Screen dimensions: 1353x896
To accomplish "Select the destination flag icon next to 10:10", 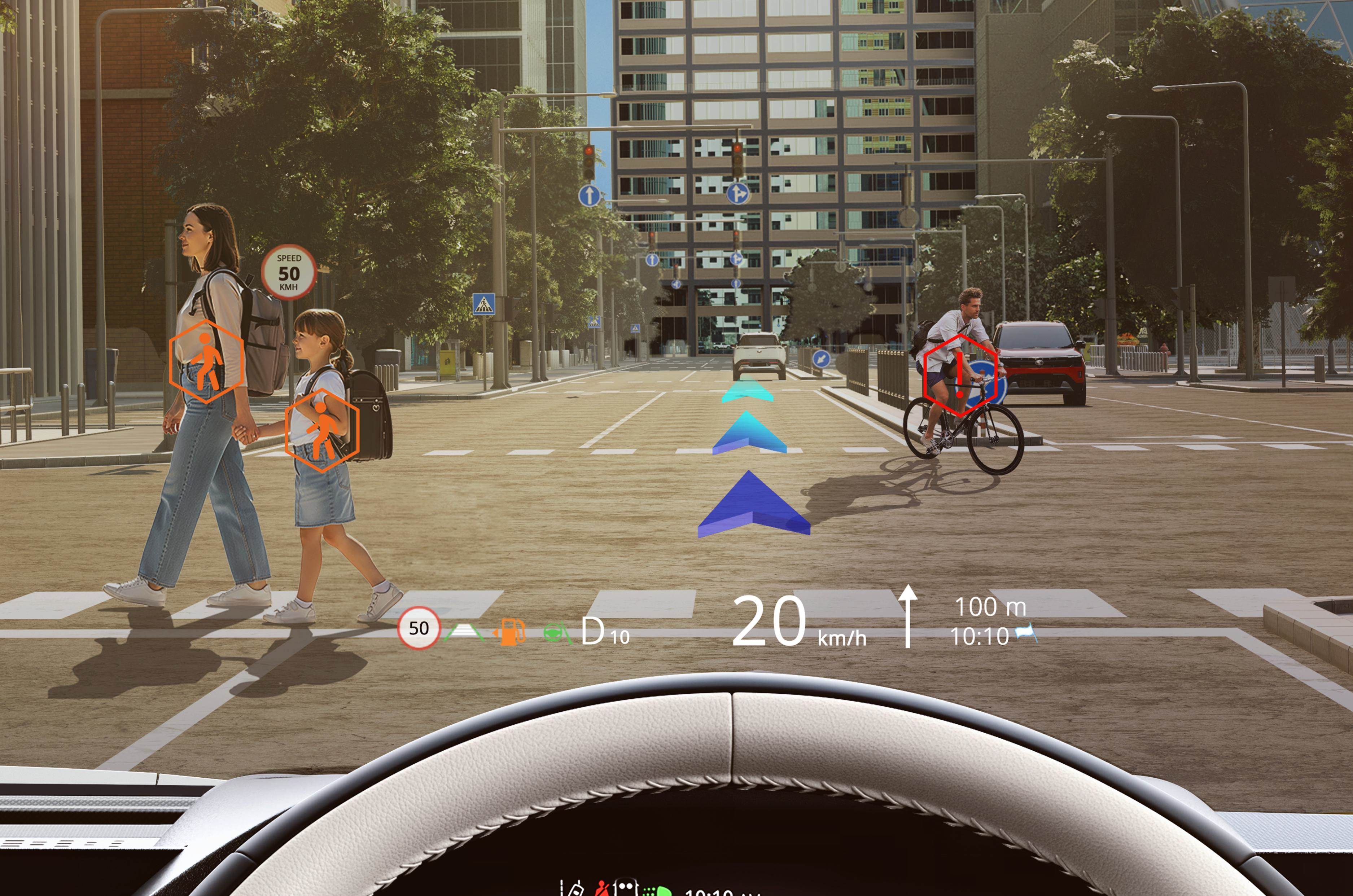I will click(1026, 634).
